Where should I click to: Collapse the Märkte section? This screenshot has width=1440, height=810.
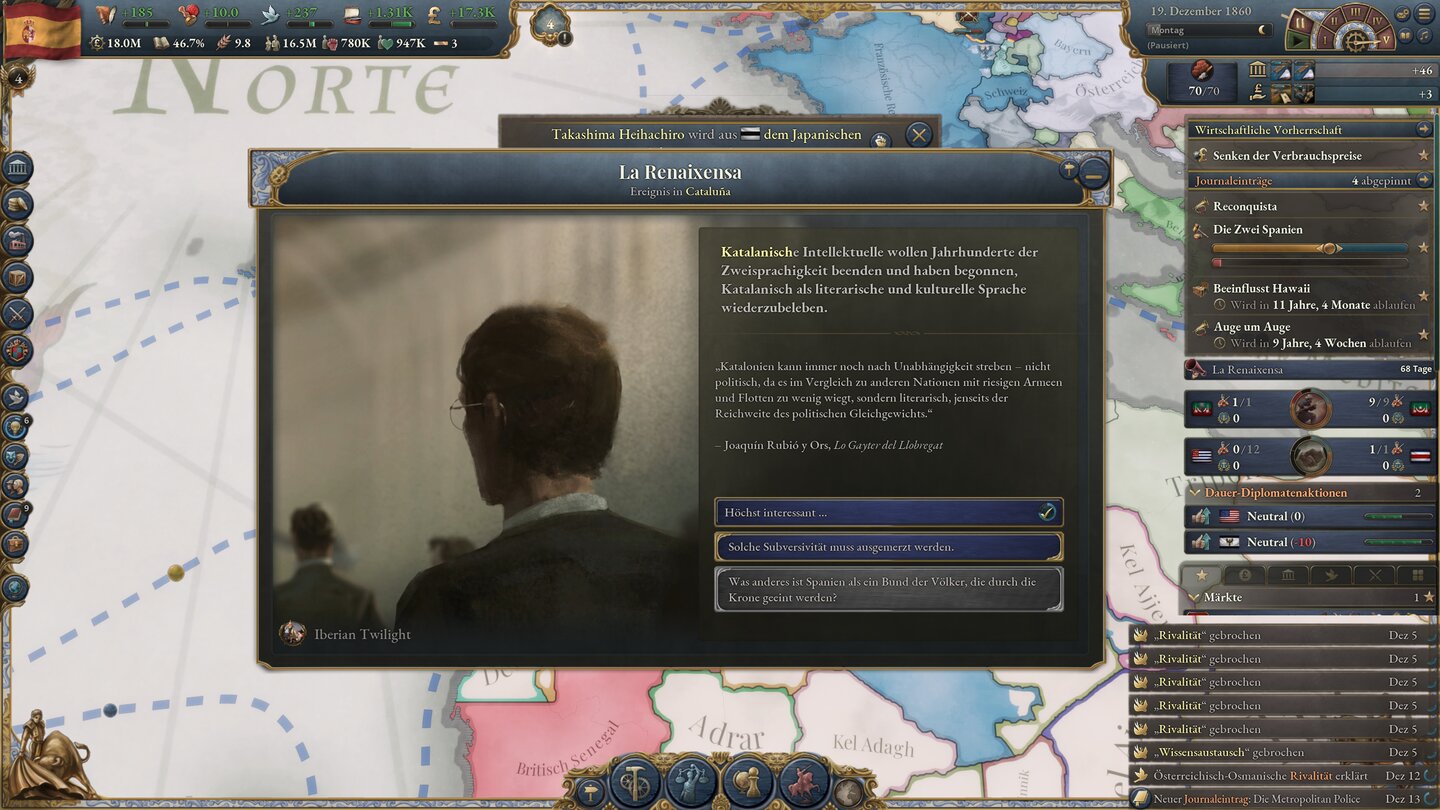(x=1194, y=597)
